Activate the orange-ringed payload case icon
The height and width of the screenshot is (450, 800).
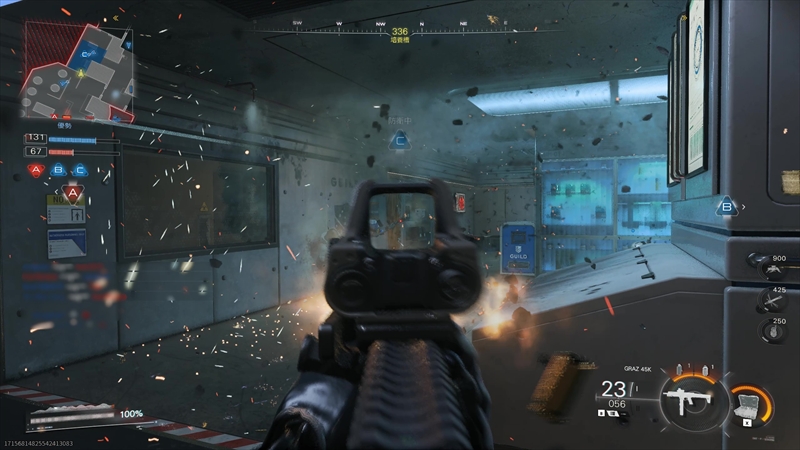[x=748, y=405]
